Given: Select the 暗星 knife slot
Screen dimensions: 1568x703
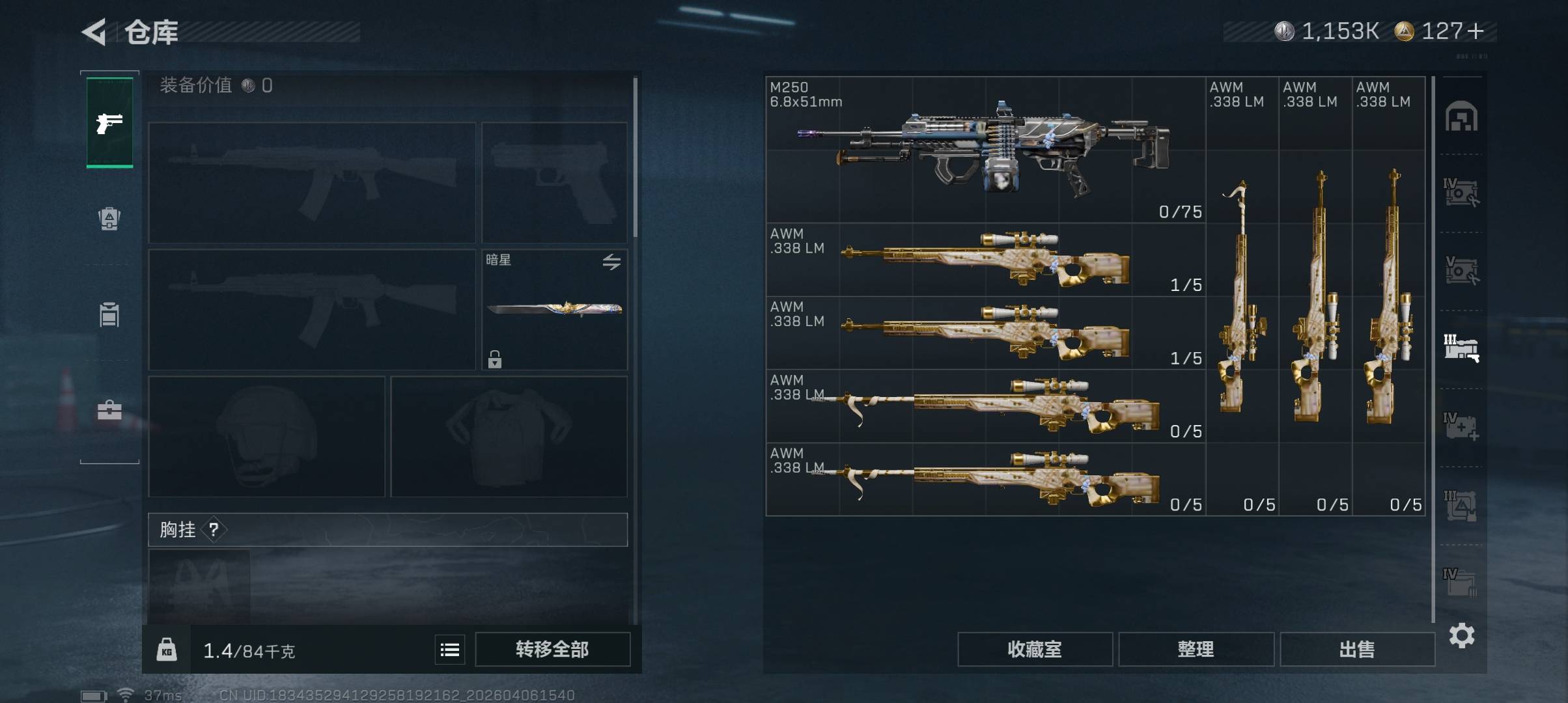Looking at the screenshot, I should [554, 309].
